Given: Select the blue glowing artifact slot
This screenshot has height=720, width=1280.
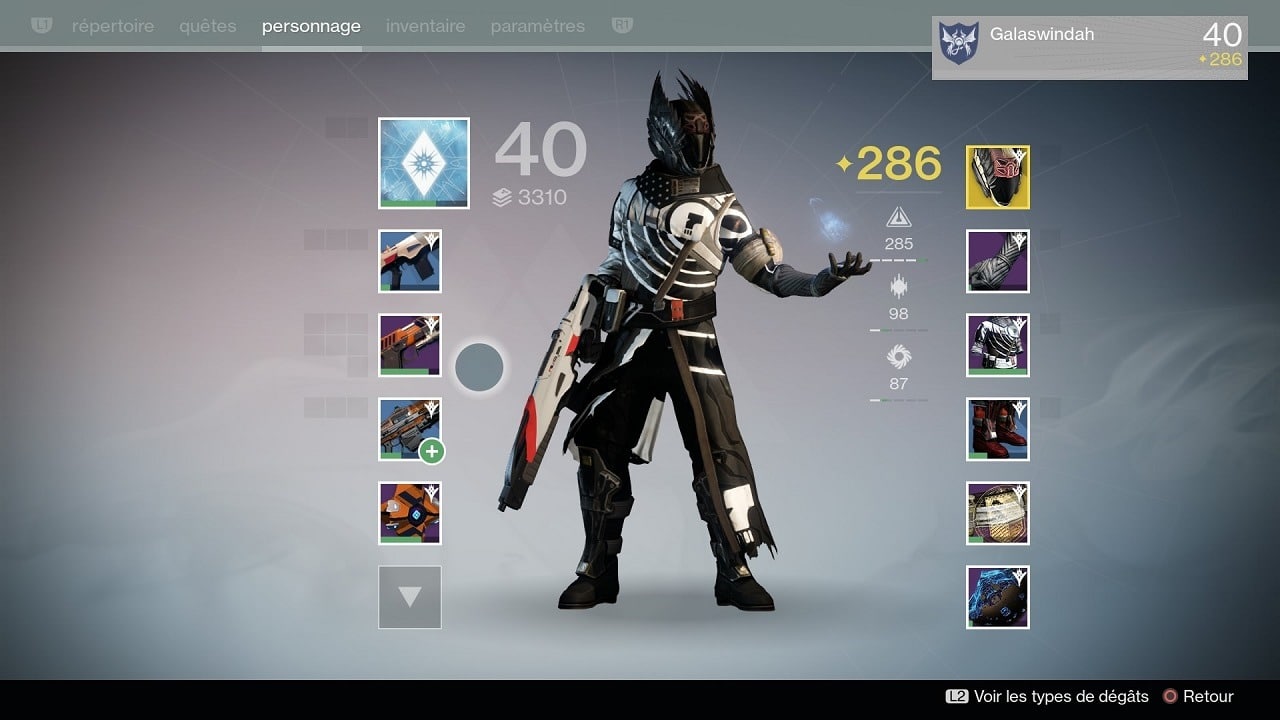Looking at the screenshot, I should [x=998, y=597].
